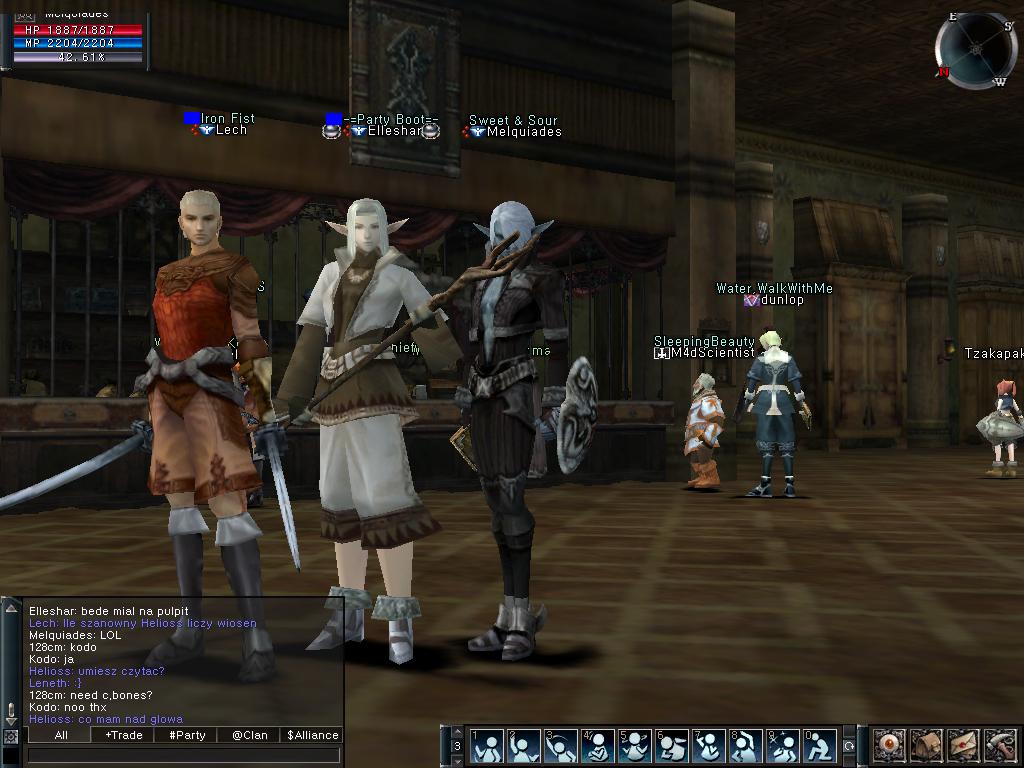This screenshot has height=768, width=1024.
Task: Click the chat text input field
Action: point(185,755)
